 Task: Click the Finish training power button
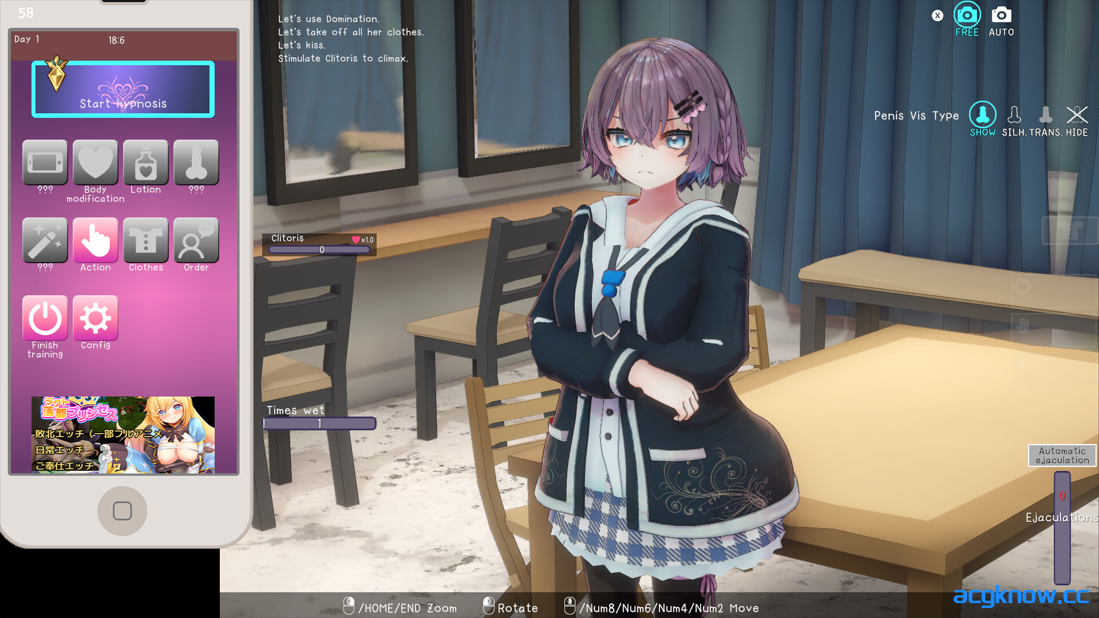45,319
